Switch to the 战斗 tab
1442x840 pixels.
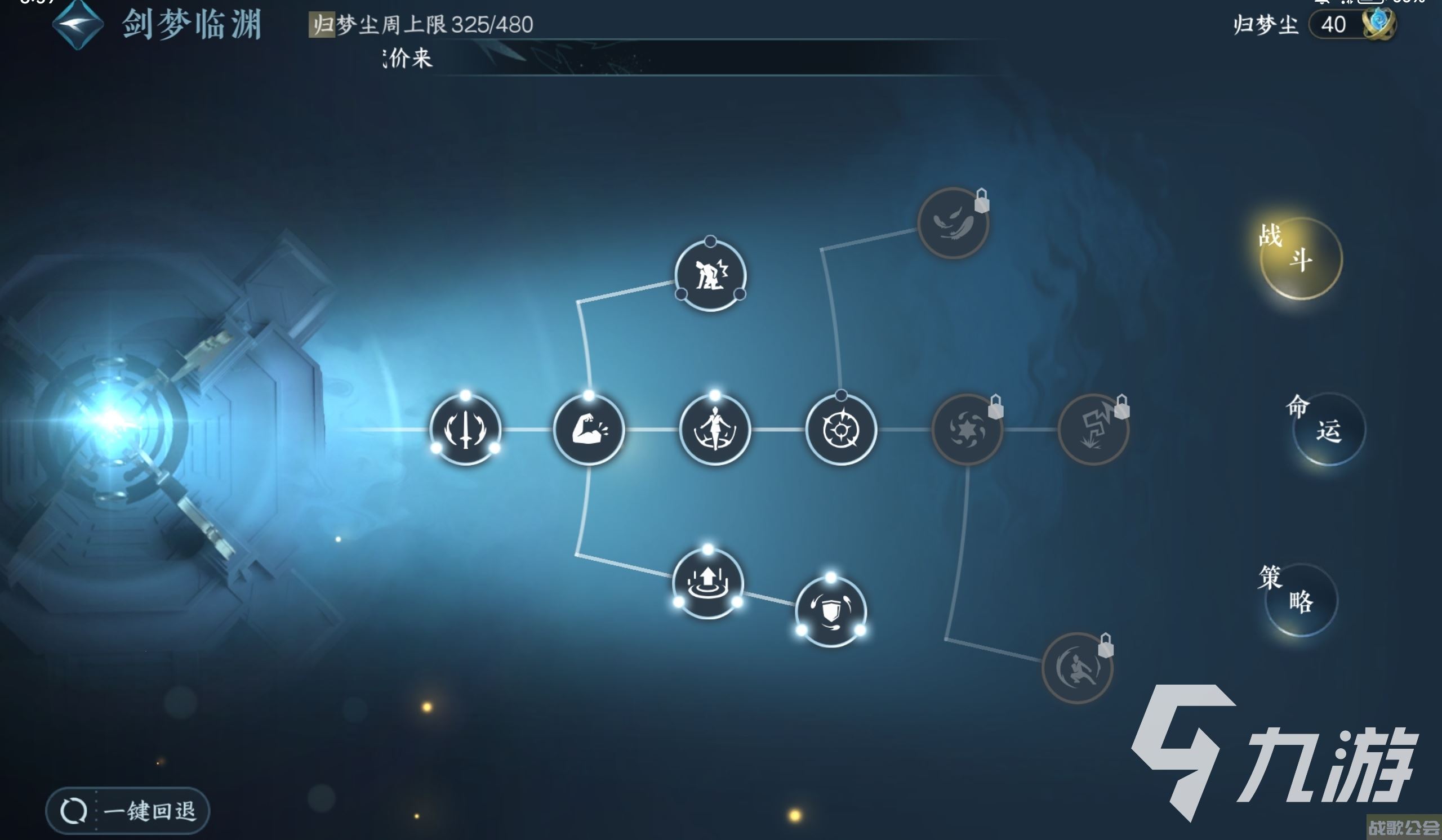point(1301,258)
